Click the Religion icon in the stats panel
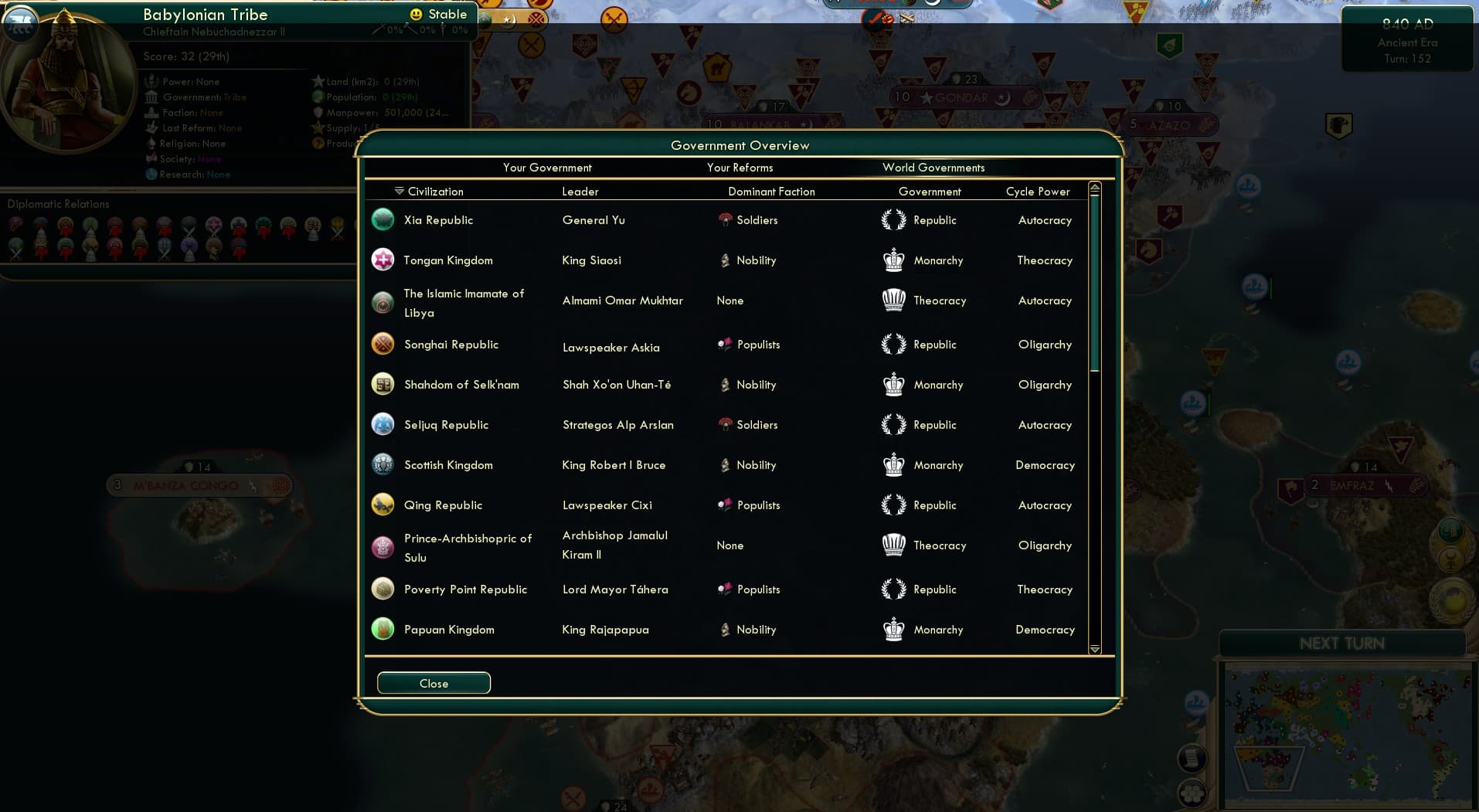This screenshot has height=812, width=1479. click(x=151, y=143)
